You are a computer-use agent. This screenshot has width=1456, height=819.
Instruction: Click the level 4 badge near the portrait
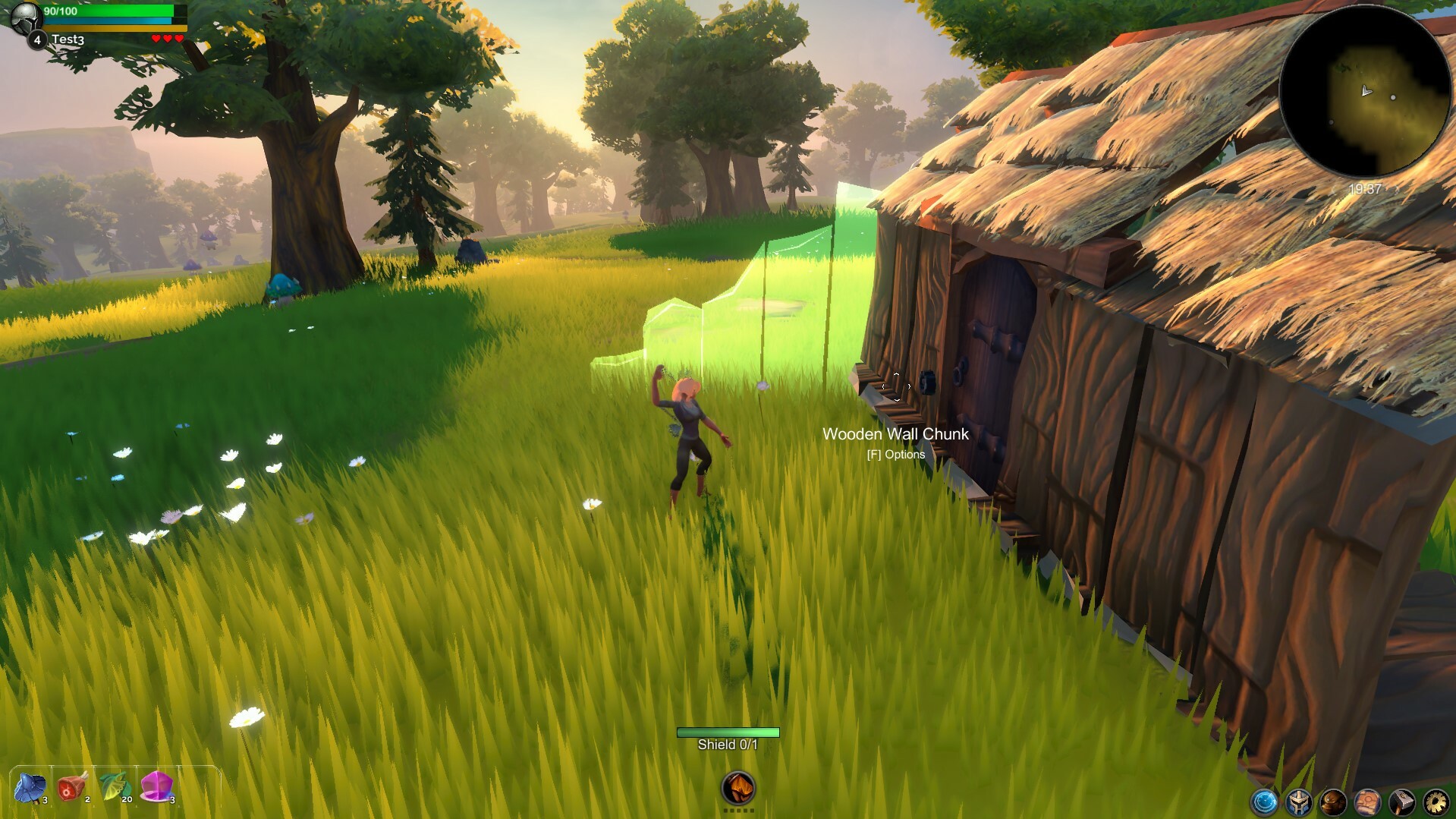pyautogui.click(x=37, y=39)
